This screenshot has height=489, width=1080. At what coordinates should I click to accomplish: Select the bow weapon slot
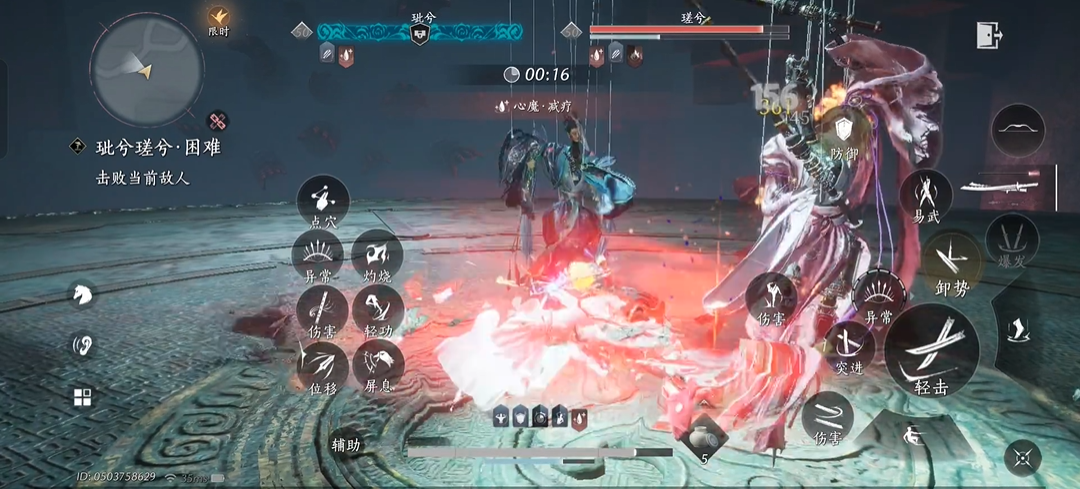pos(1018,130)
